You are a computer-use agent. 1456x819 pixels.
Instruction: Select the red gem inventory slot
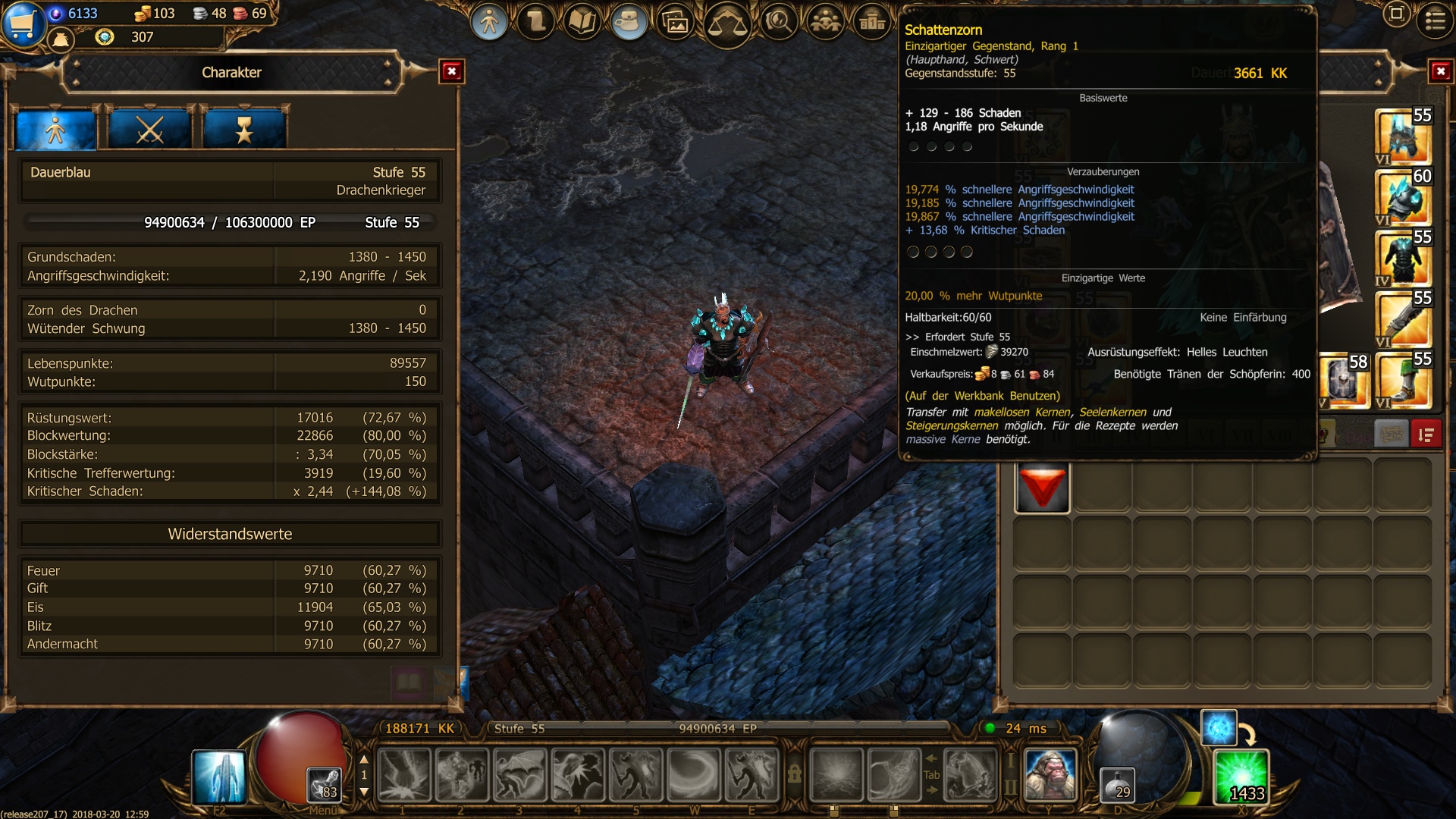(x=1042, y=488)
